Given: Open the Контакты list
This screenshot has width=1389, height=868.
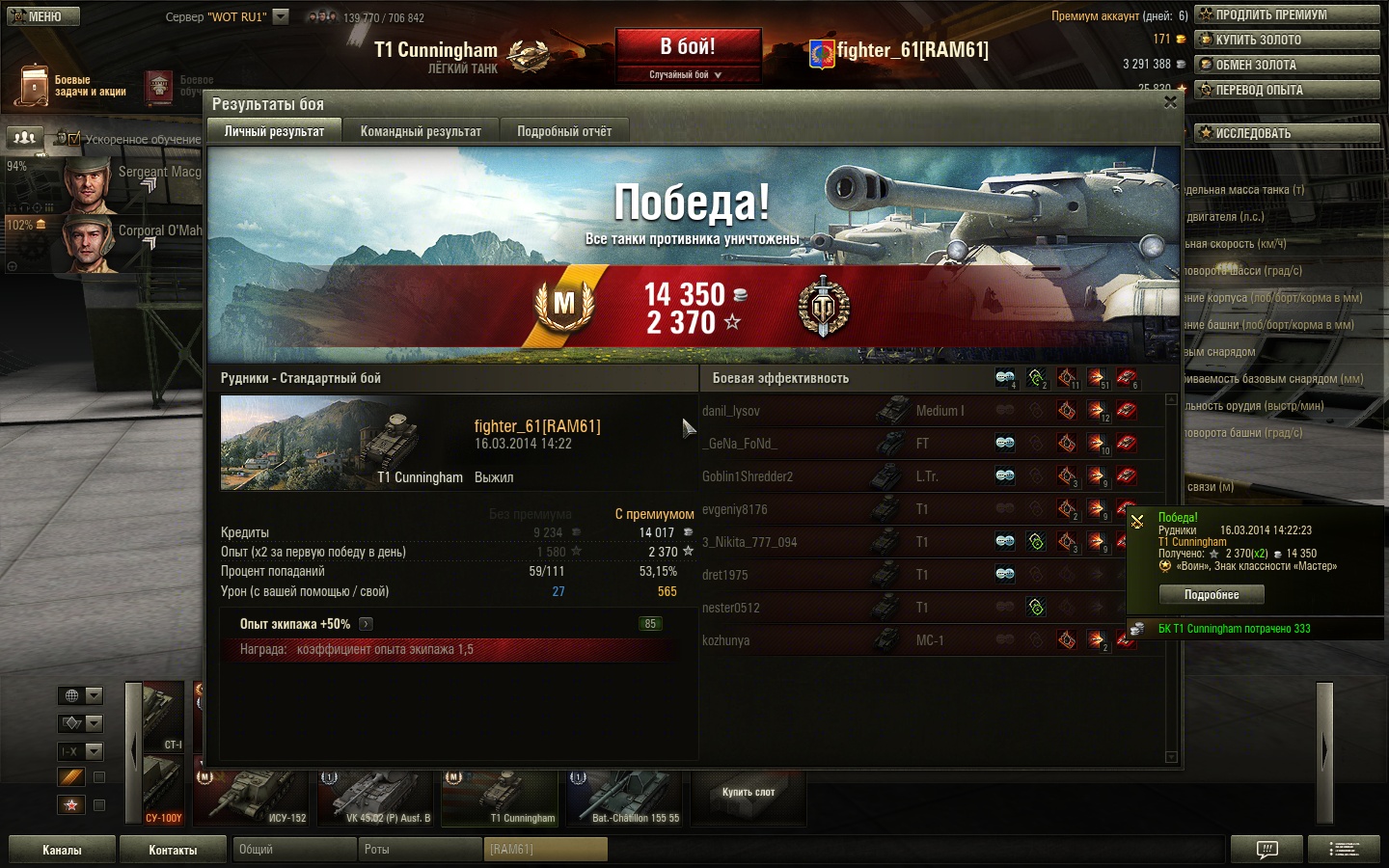Looking at the screenshot, I should (173, 850).
